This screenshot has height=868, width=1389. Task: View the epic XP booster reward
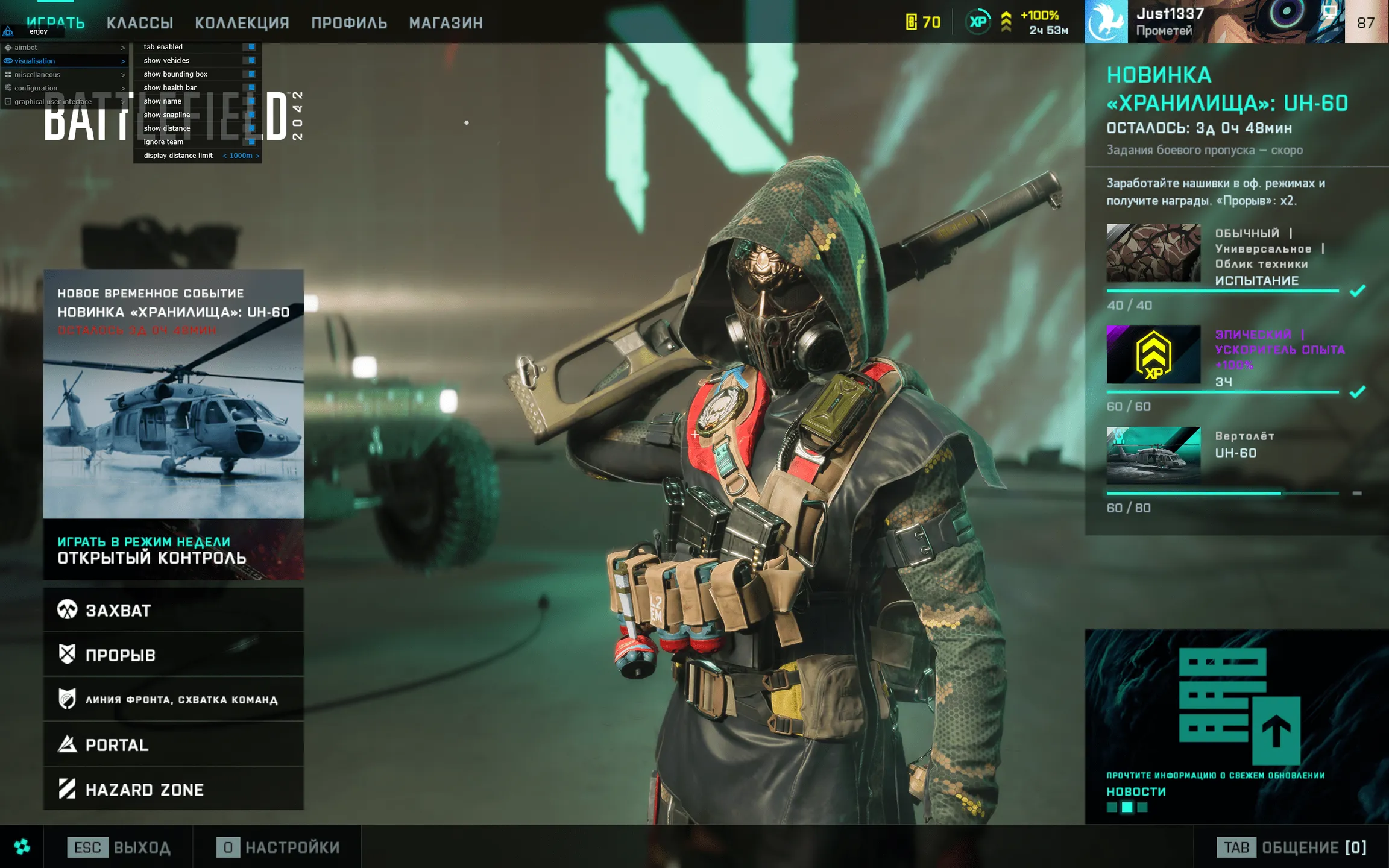coord(1153,354)
